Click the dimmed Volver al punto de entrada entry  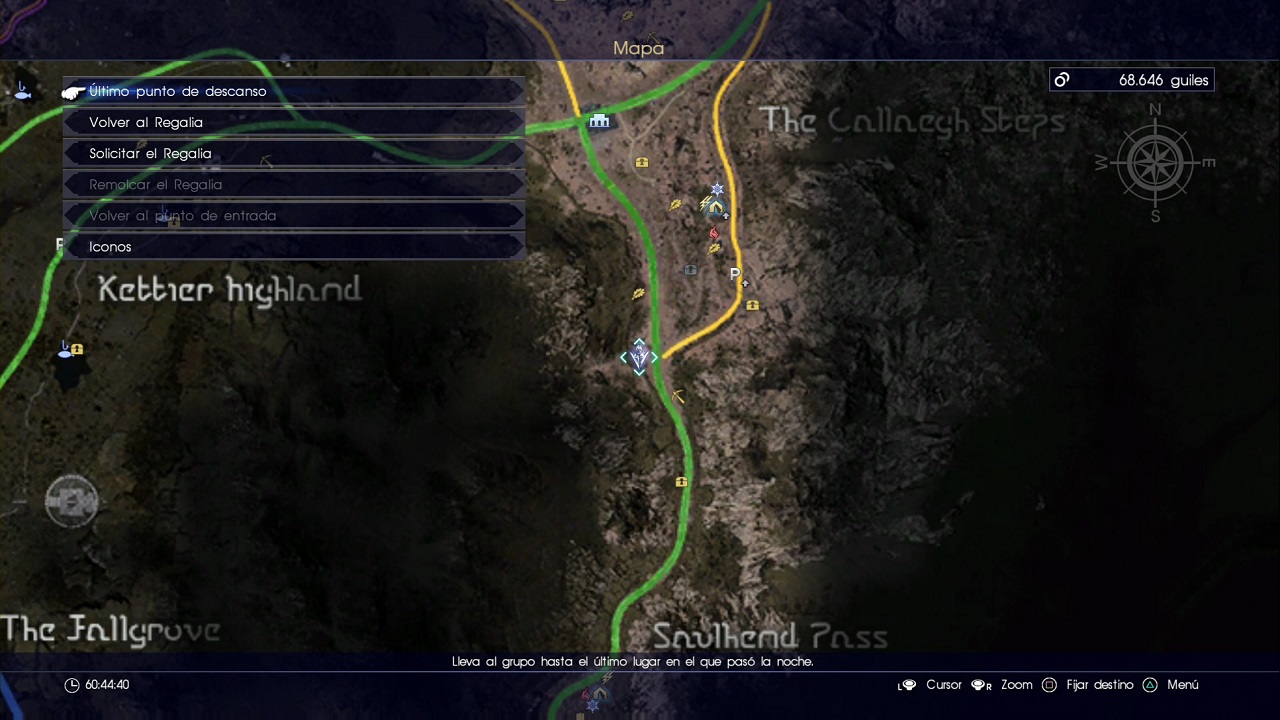click(x=293, y=215)
